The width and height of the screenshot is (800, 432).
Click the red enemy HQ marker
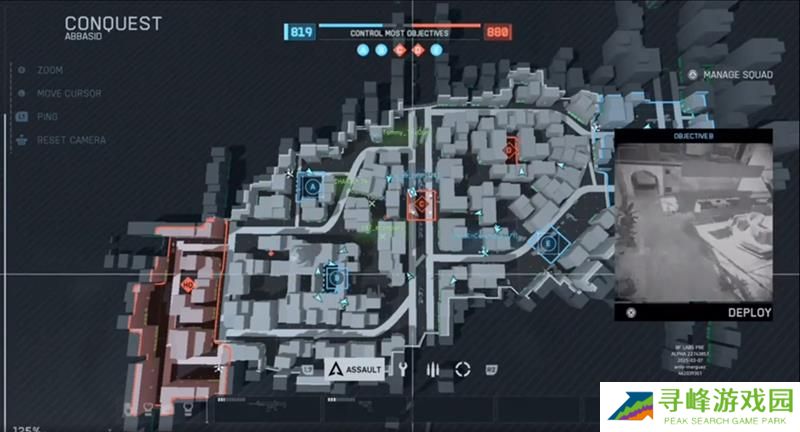[x=187, y=285]
